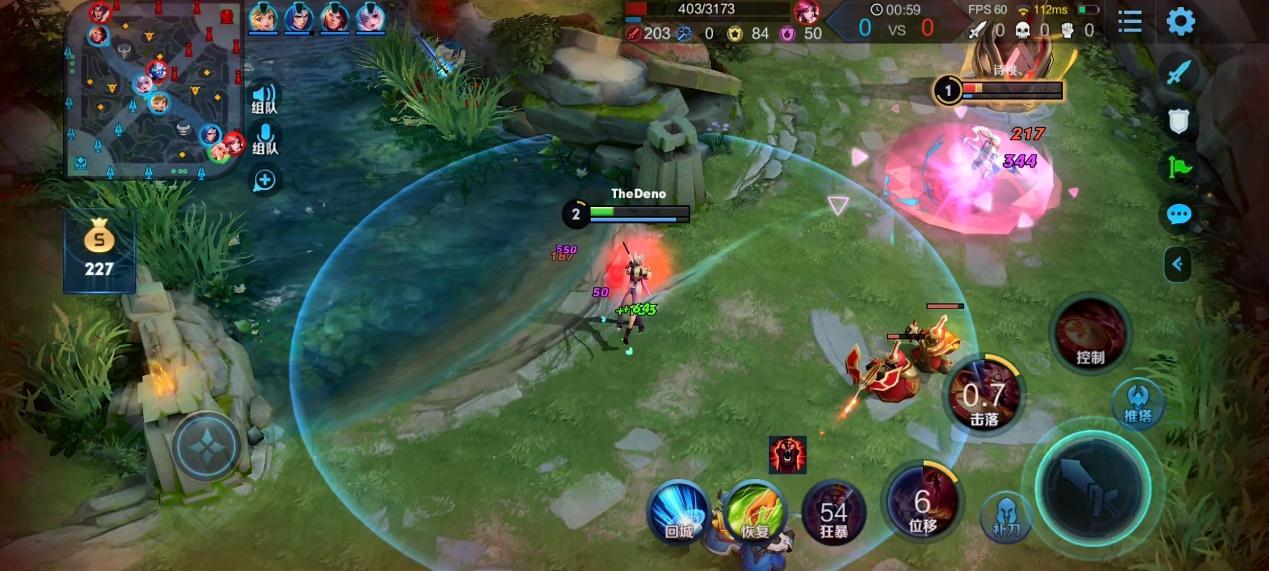This screenshot has height=571, width=1269.
Task: Tap the 推塔 tower attack button
Action: (x=1138, y=403)
